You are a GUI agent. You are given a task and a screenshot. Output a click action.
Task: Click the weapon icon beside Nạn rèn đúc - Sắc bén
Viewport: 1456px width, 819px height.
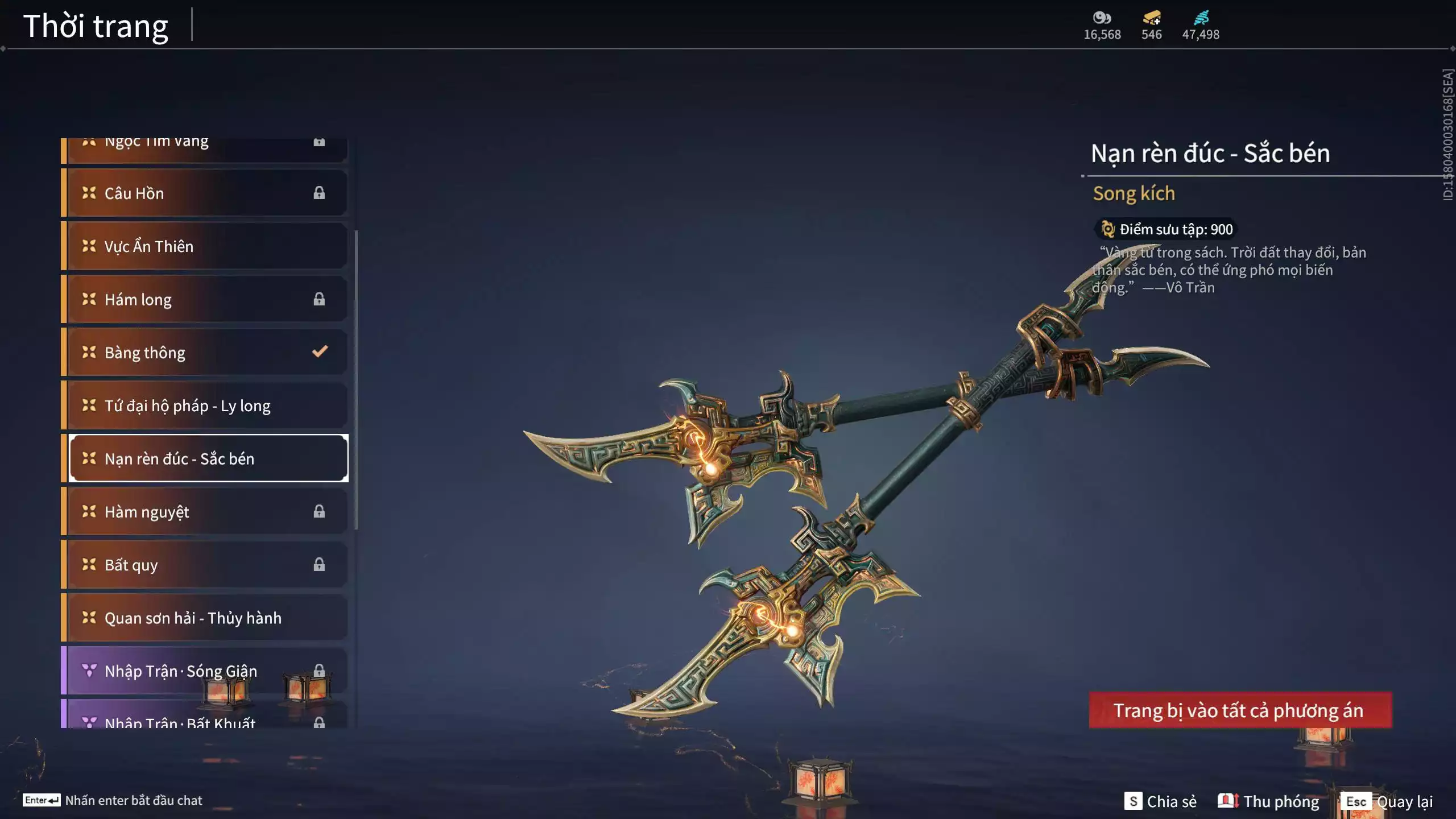(88, 458)
